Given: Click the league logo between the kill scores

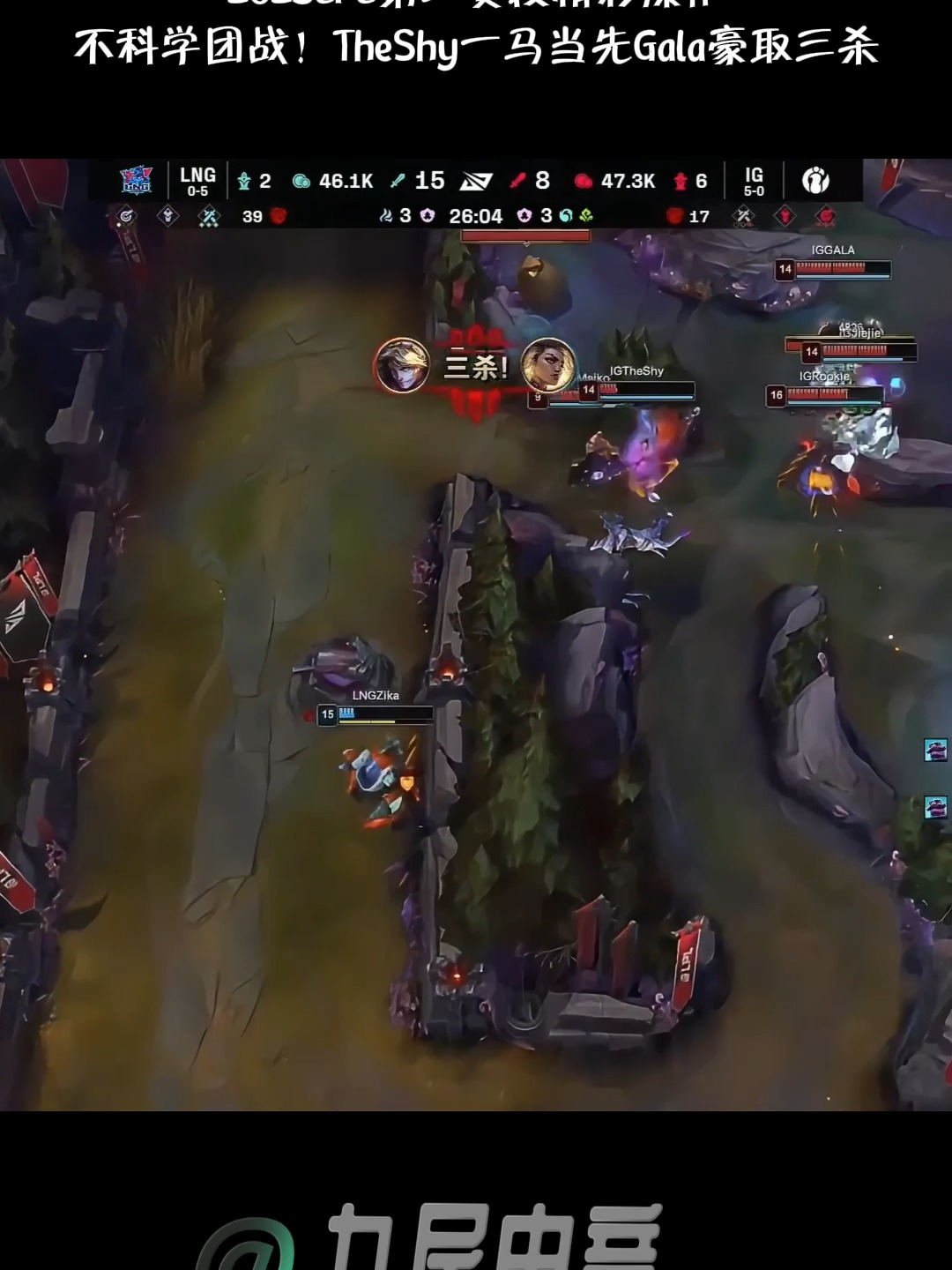Looking at the screenshot, I should click(x=476, y=181).
